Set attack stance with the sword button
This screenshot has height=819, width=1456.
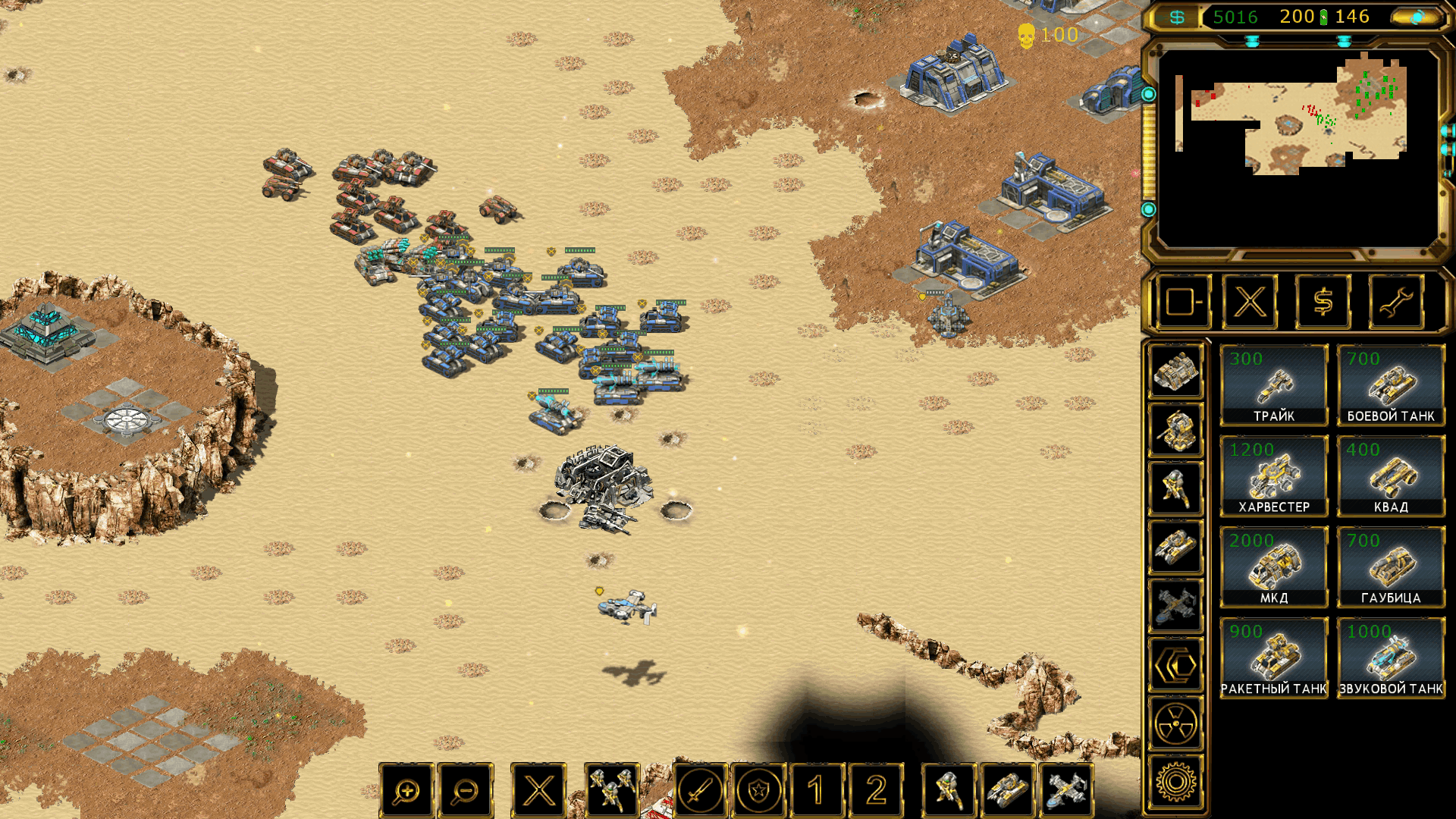(700, 791)
